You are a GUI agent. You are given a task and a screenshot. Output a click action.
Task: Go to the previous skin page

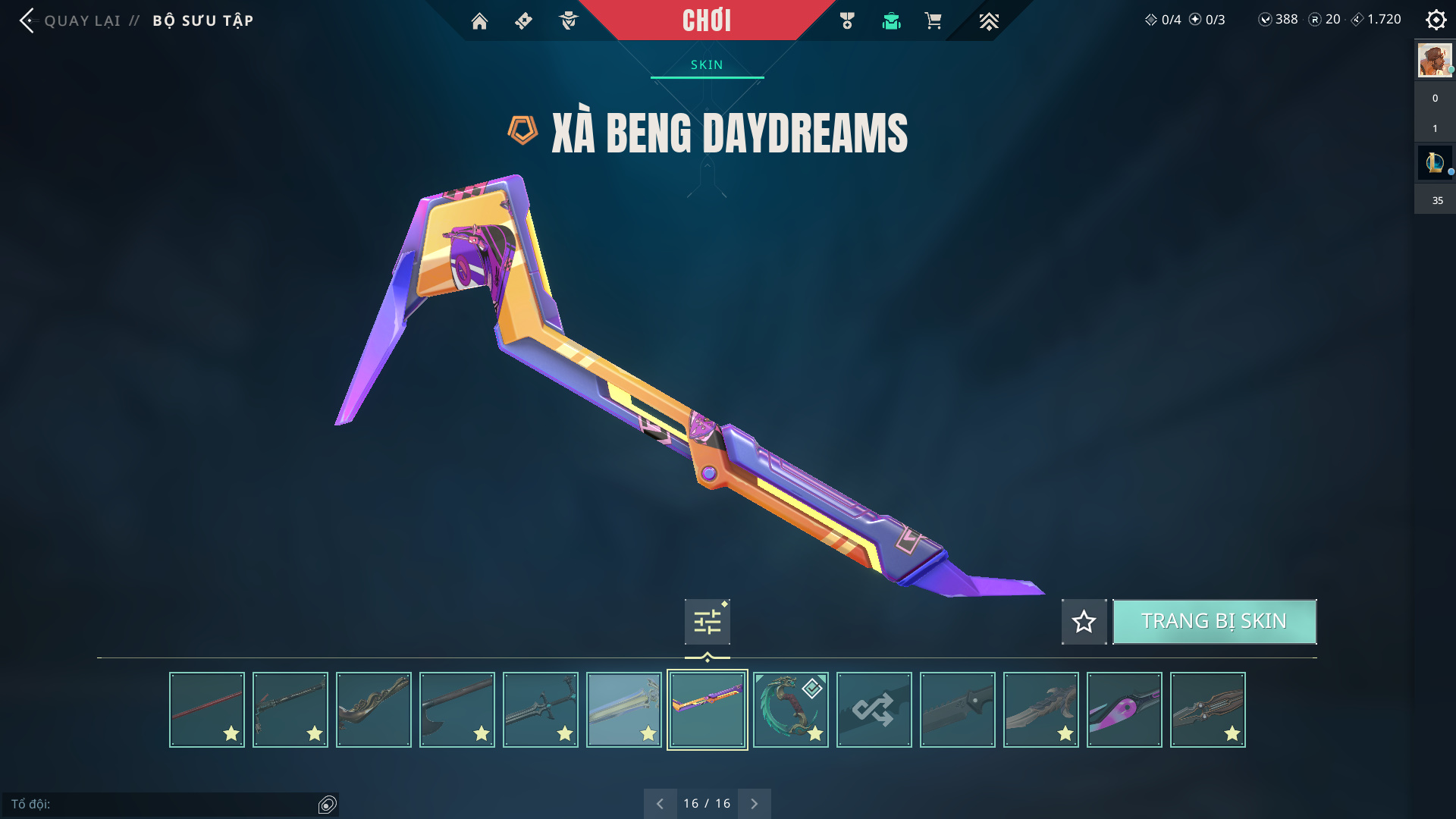point(660,804)
